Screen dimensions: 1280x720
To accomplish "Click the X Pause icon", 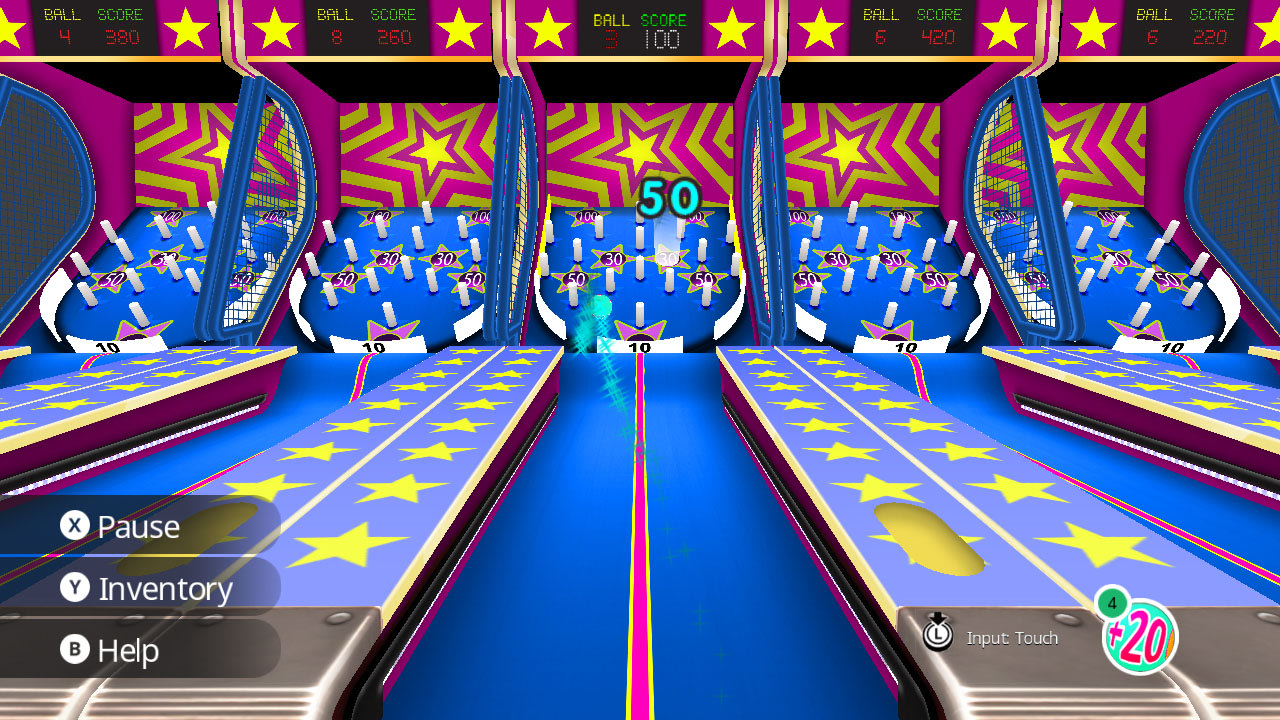I will click(77, 525).
